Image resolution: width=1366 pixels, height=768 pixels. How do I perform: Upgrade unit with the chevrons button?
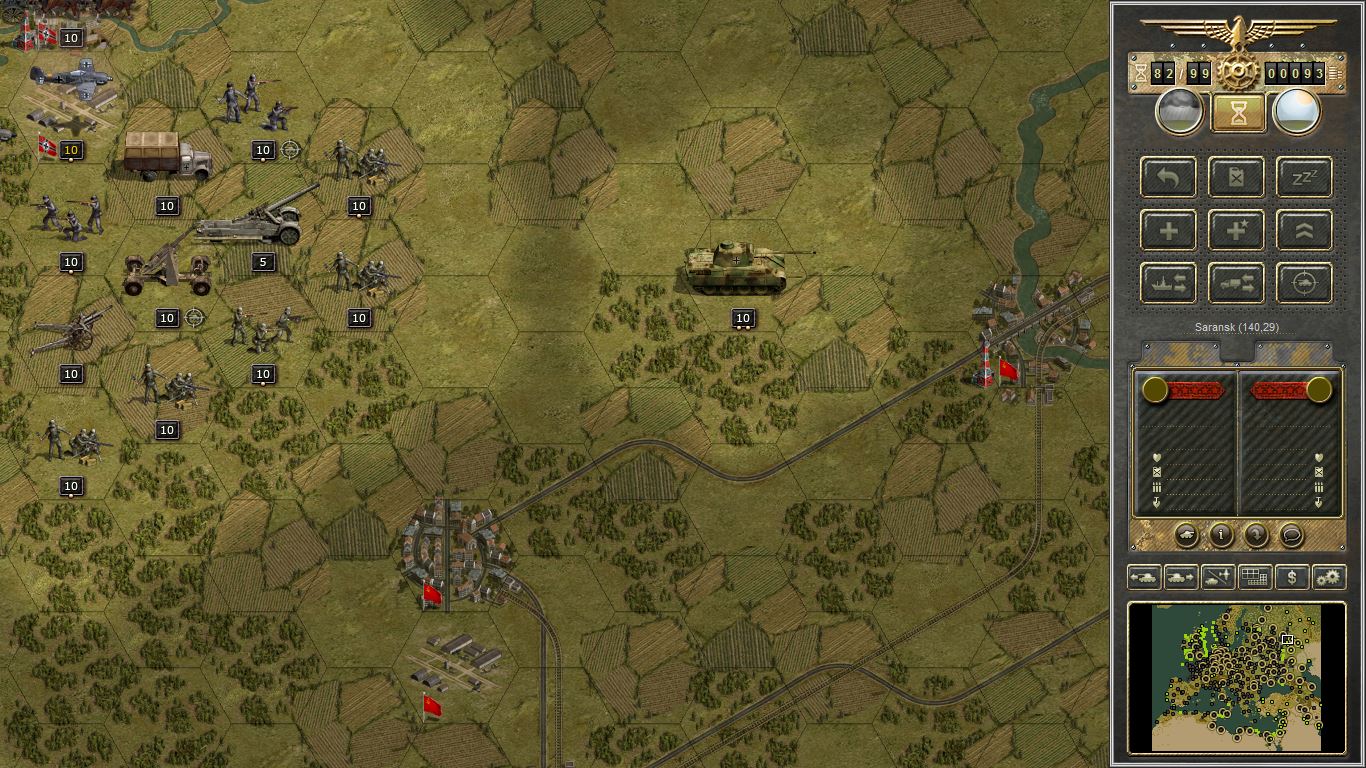[x=1305, y=231]
